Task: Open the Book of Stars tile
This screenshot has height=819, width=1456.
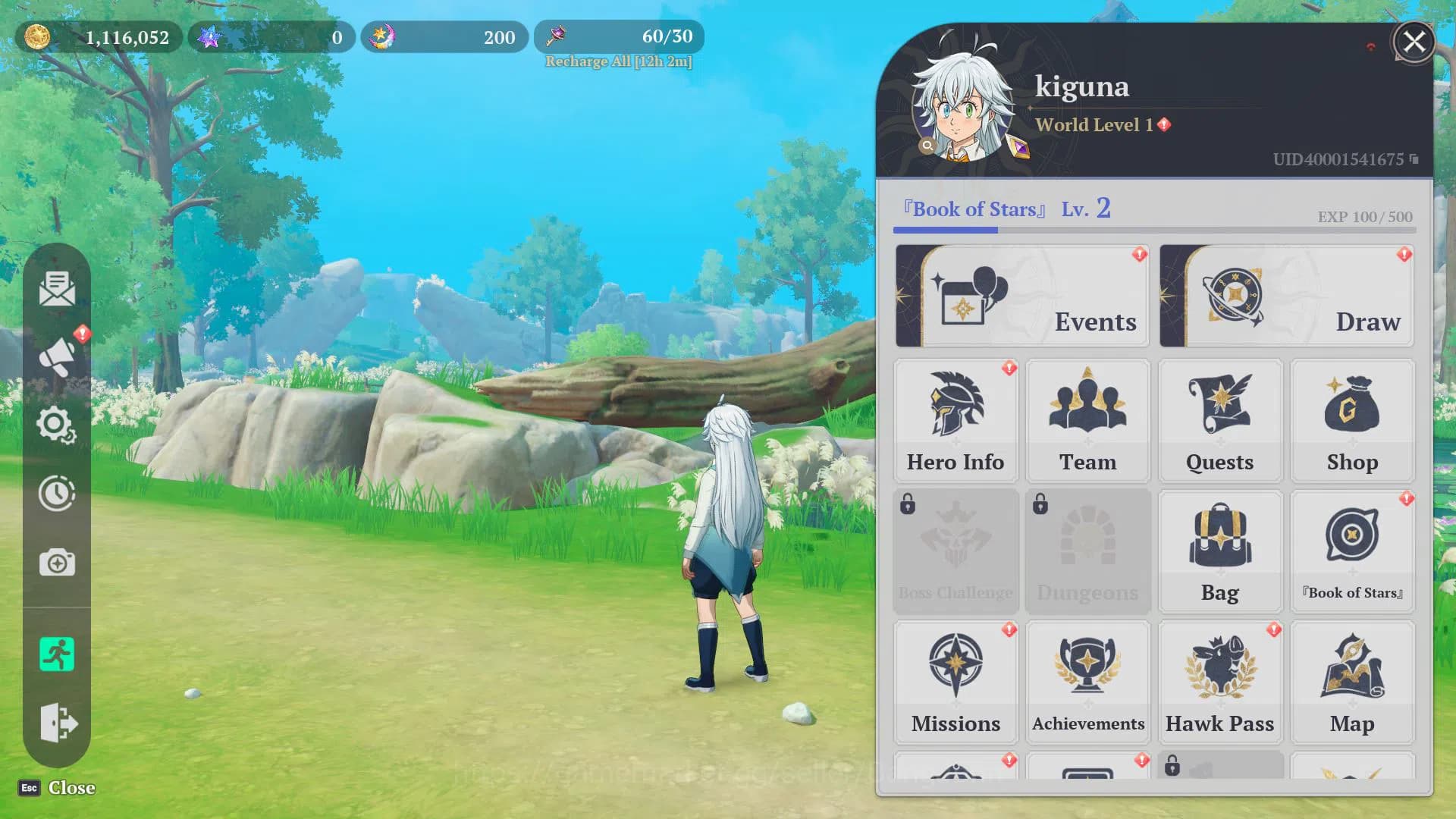Action: coord(1352,551)
